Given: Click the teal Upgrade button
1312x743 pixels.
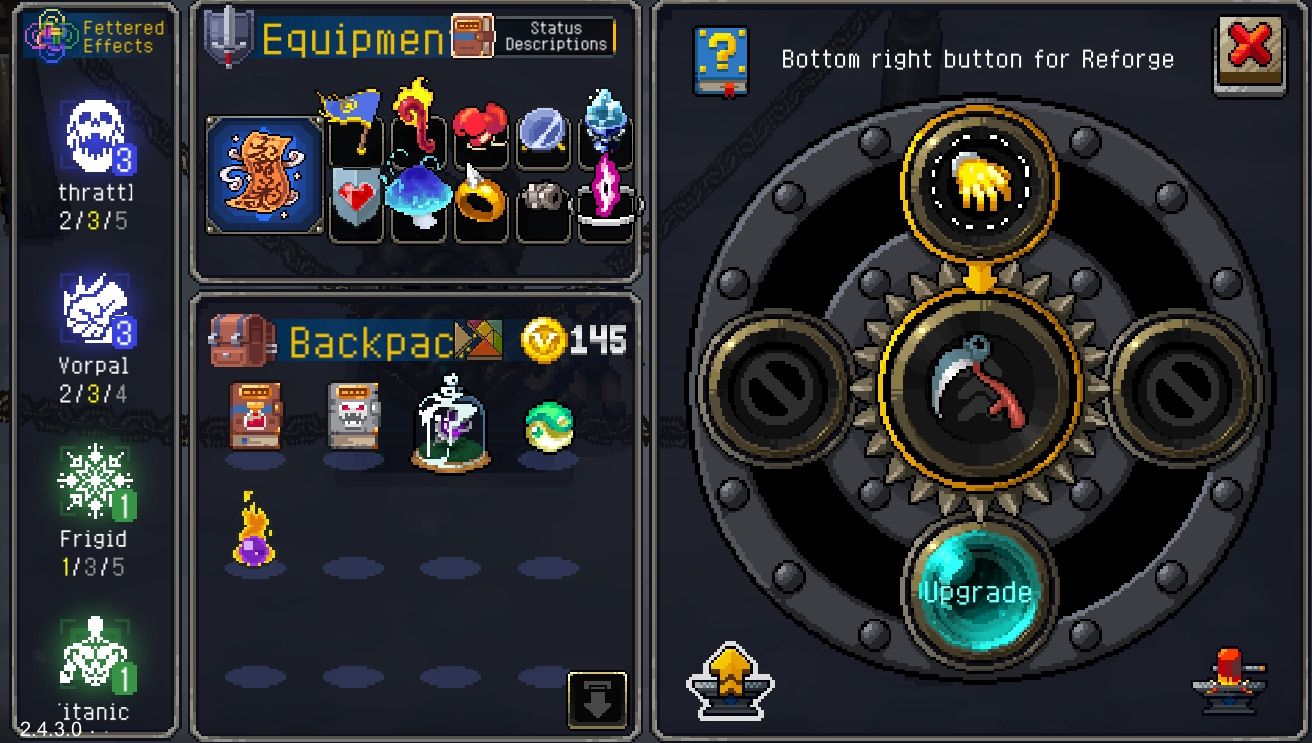Looking at the screenshot, I should [976, 592].
